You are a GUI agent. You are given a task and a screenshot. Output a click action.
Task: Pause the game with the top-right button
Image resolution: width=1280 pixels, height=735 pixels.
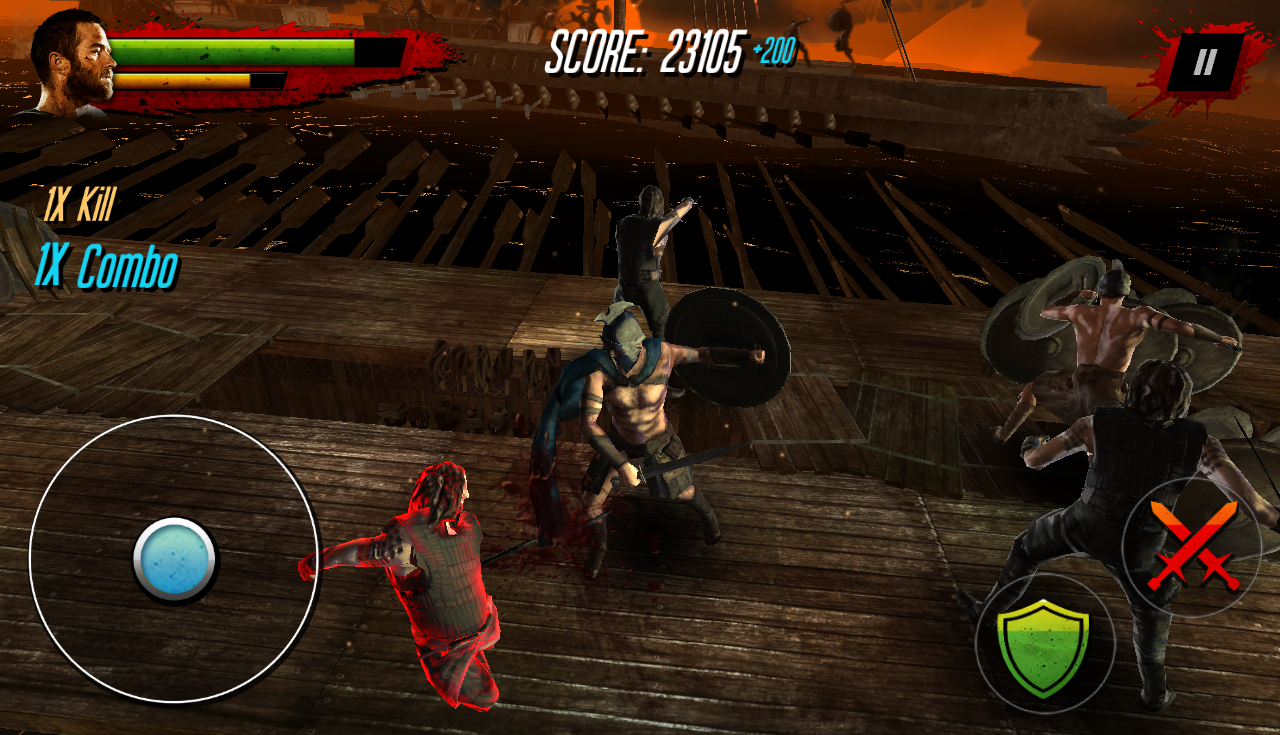pos(1205,63)
